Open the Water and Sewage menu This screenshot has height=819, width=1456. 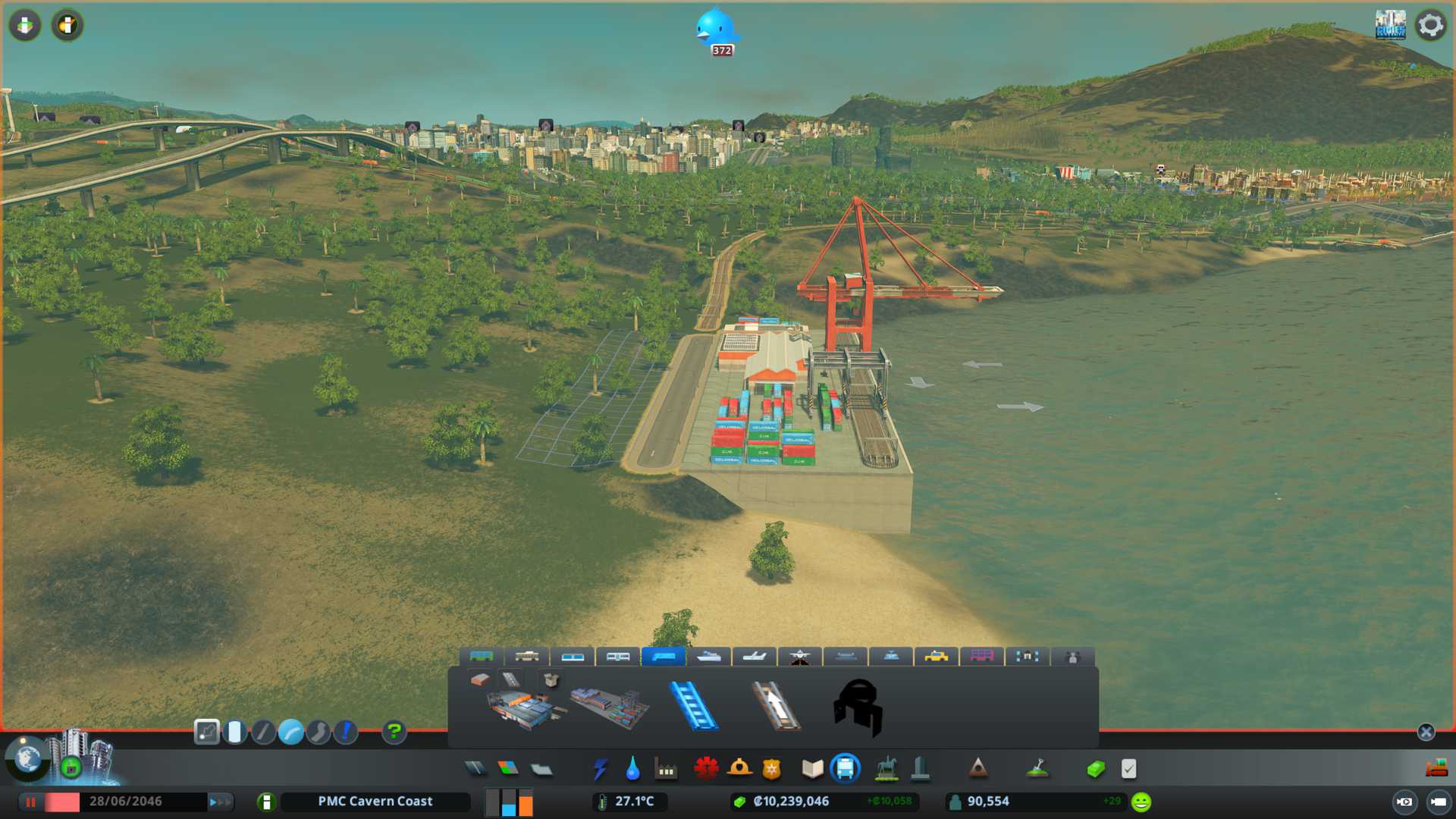coord(632,769)
